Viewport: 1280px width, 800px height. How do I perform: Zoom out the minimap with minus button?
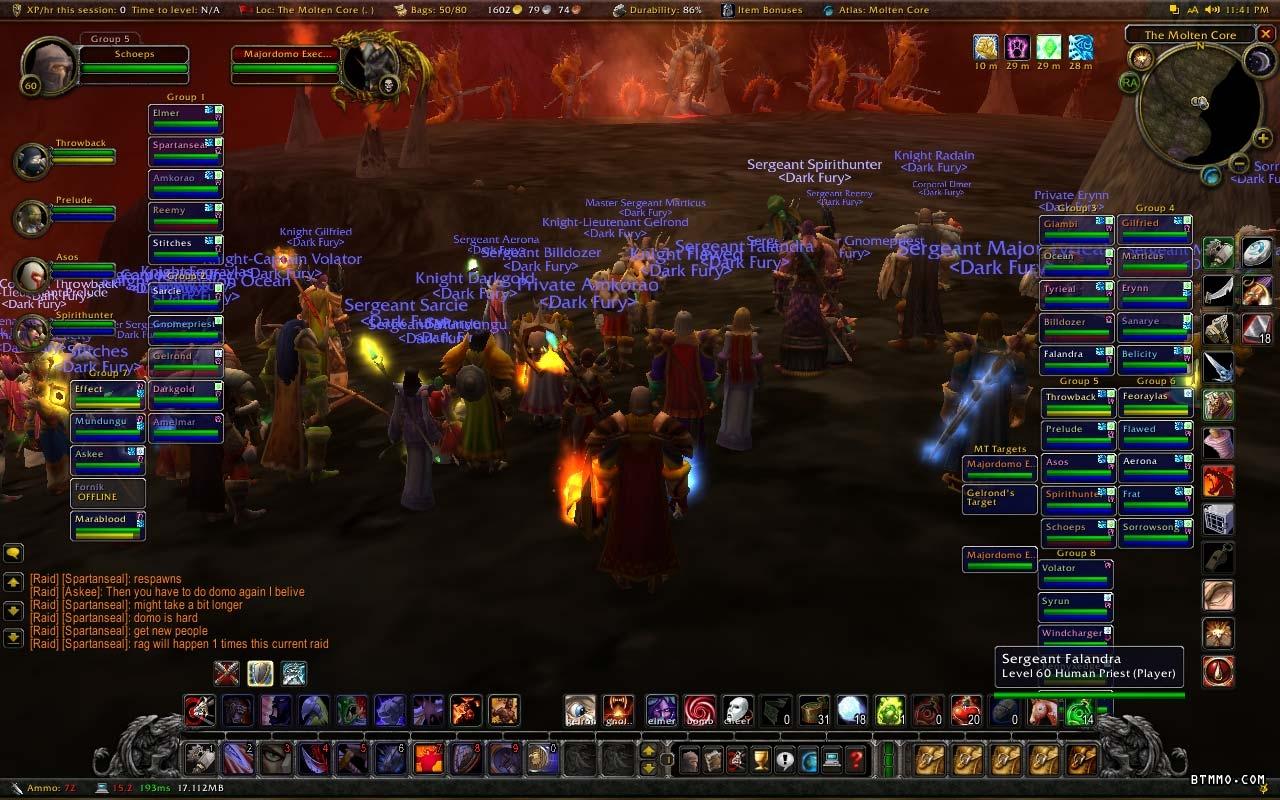(1238, 164)
